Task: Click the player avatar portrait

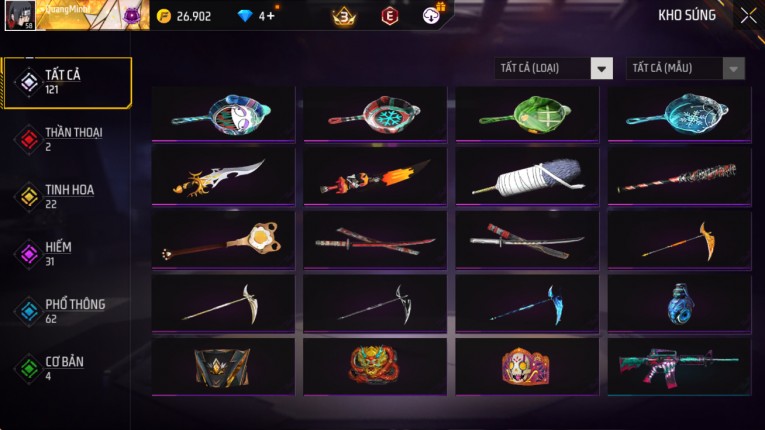Action: (x=19, y=15)
